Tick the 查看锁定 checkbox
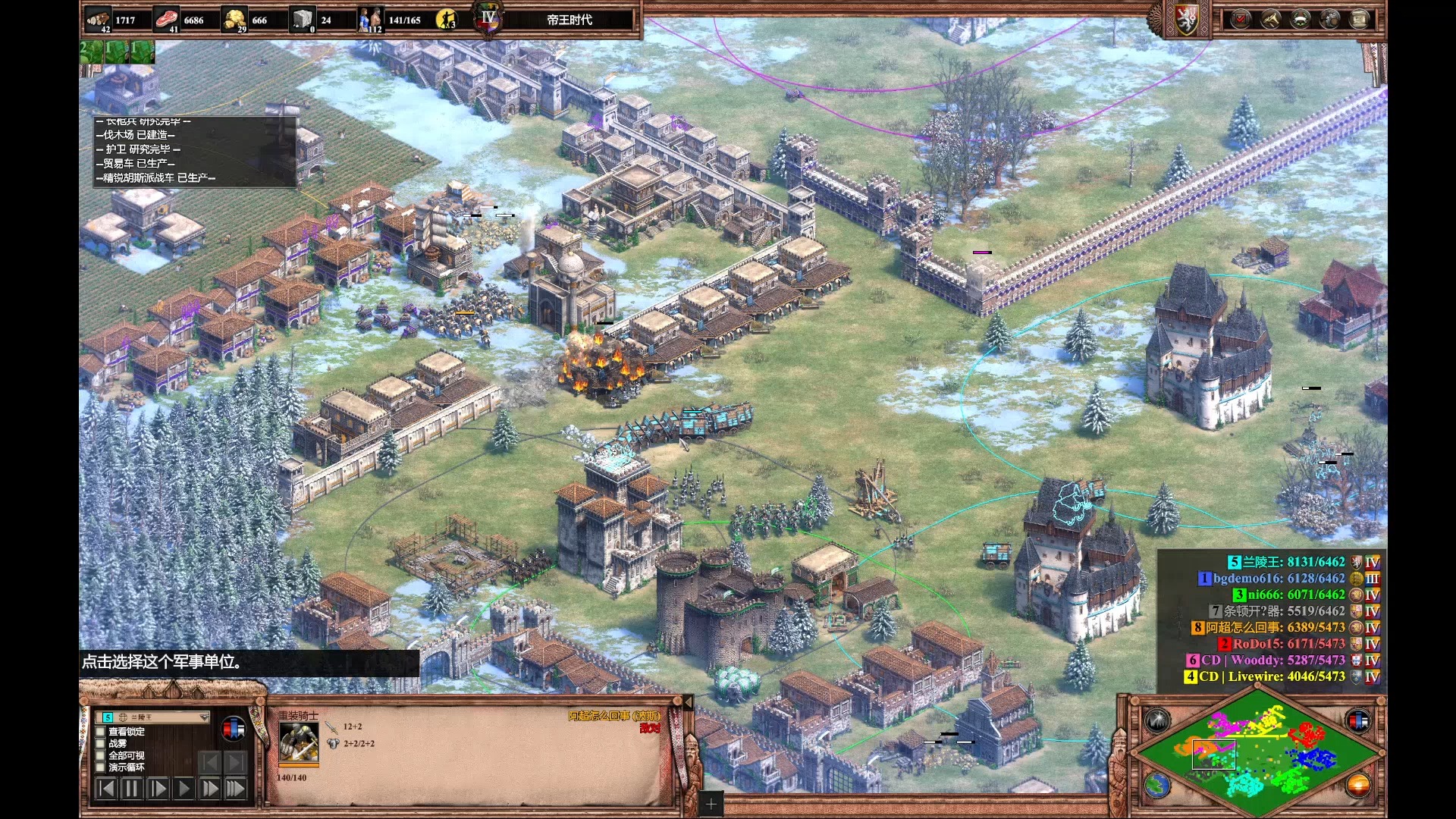1456x819 pixels. point(100,732)
